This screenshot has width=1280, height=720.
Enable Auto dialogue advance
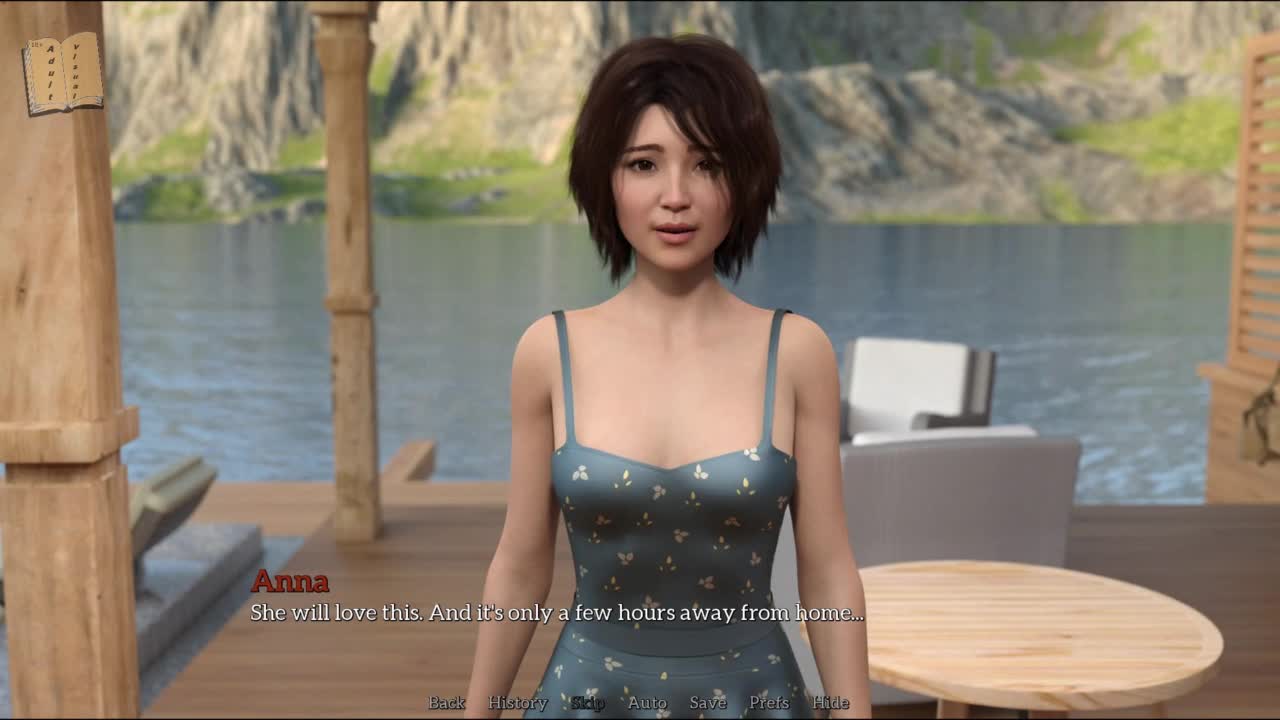[647, 702]
